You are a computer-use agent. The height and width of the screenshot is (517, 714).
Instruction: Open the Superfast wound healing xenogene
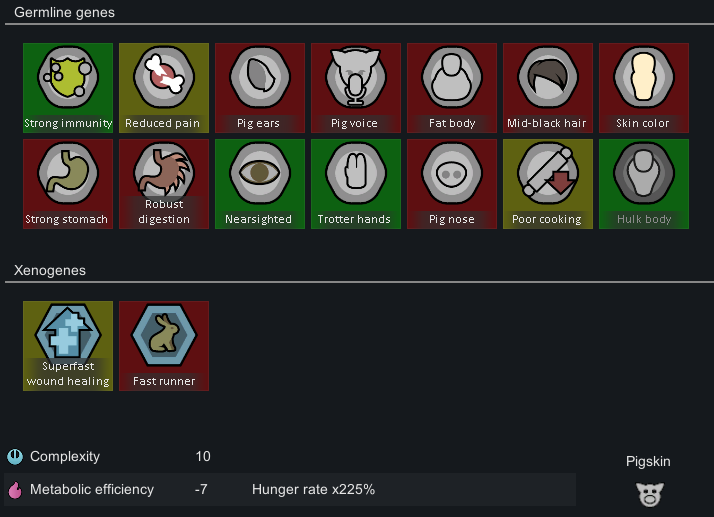pyautogui.click(x=68, y=345)
